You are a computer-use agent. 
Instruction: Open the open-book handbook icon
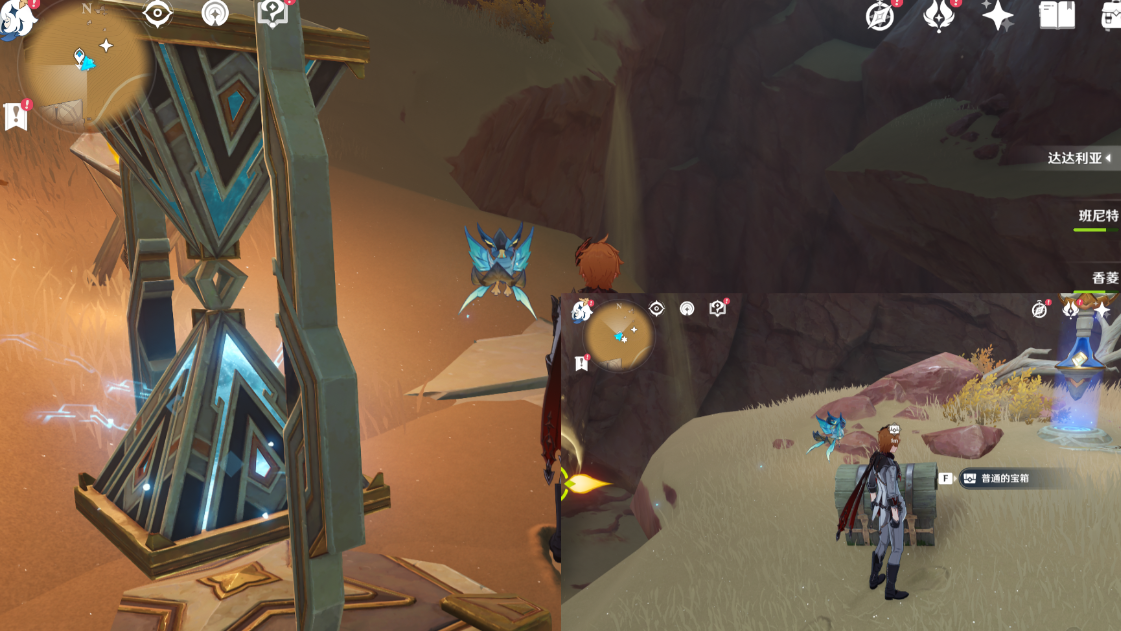pos(1057,16)
